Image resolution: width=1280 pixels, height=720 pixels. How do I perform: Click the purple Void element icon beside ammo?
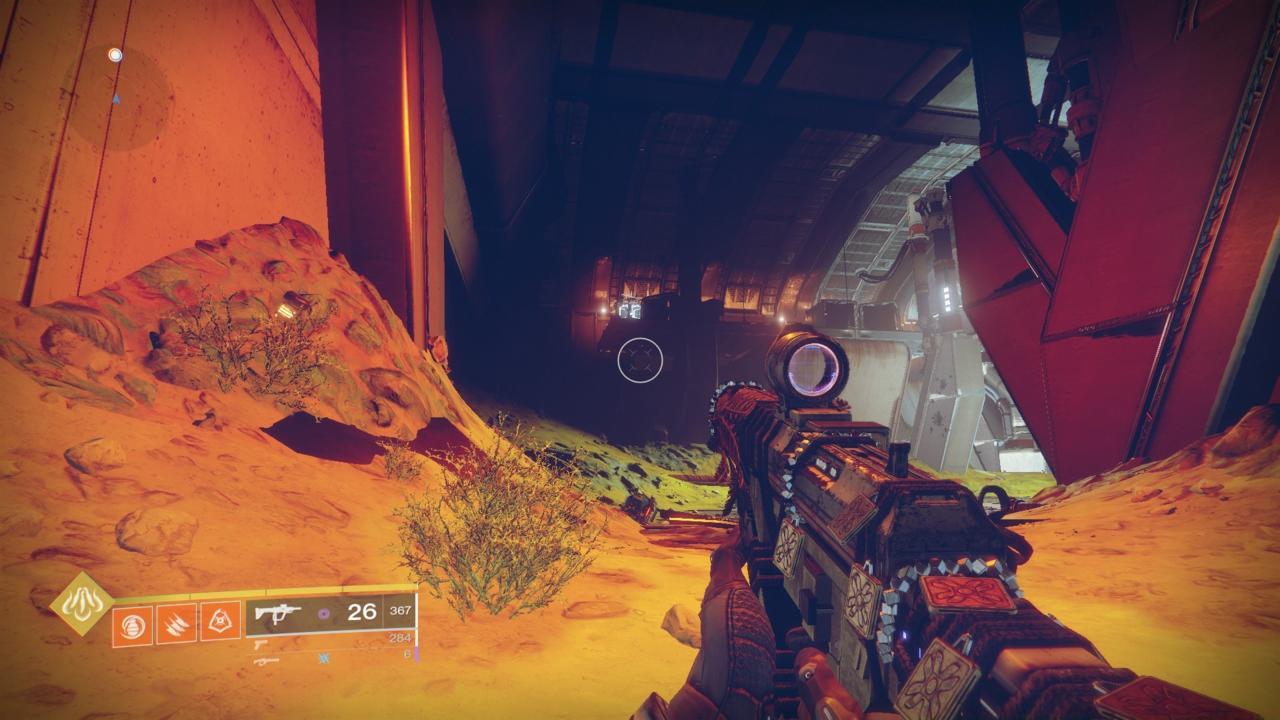[x=323, y=612]
